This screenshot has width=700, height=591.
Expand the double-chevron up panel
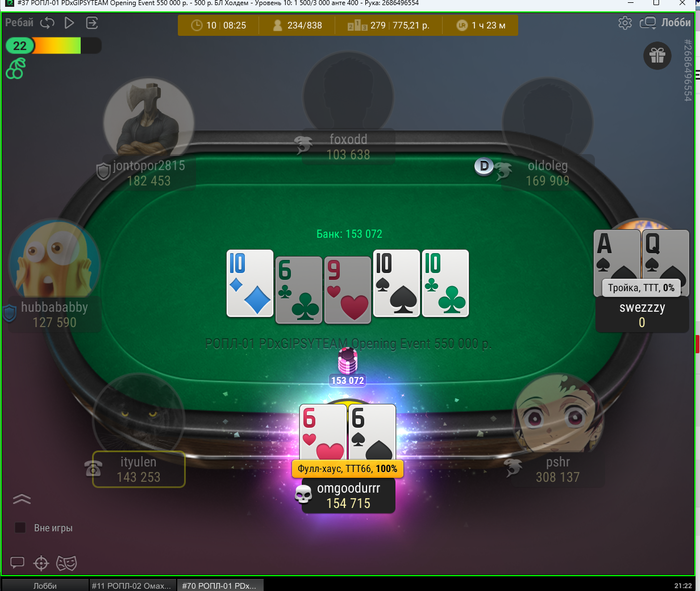(22, 499)
